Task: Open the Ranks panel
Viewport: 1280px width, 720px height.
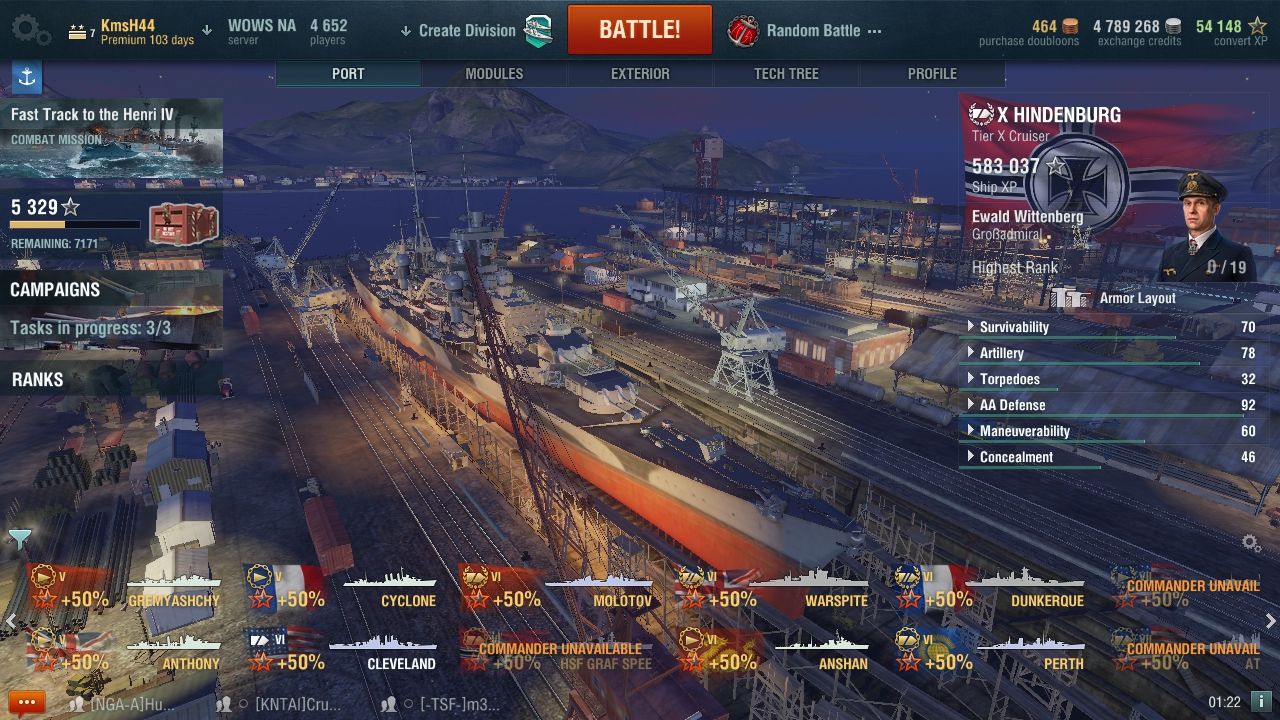Action: coord(38,380)
